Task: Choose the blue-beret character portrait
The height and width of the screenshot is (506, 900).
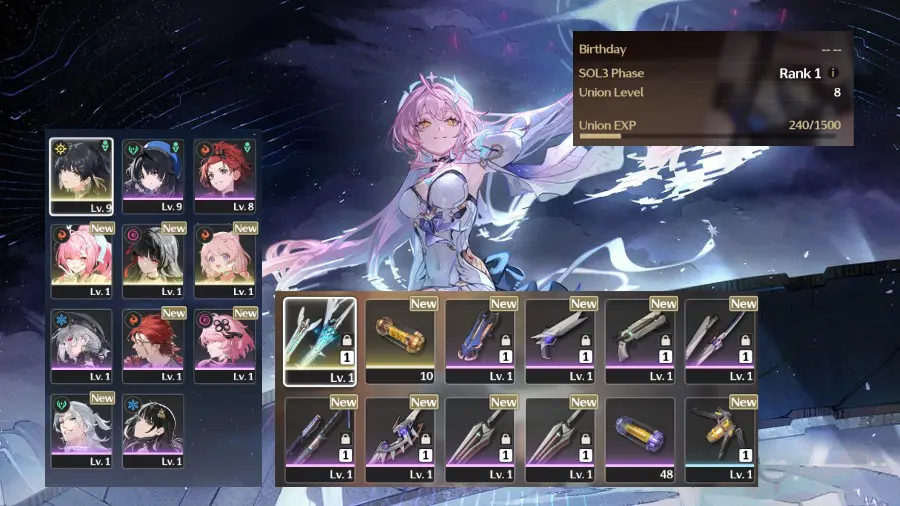Action: pos(153,176)
